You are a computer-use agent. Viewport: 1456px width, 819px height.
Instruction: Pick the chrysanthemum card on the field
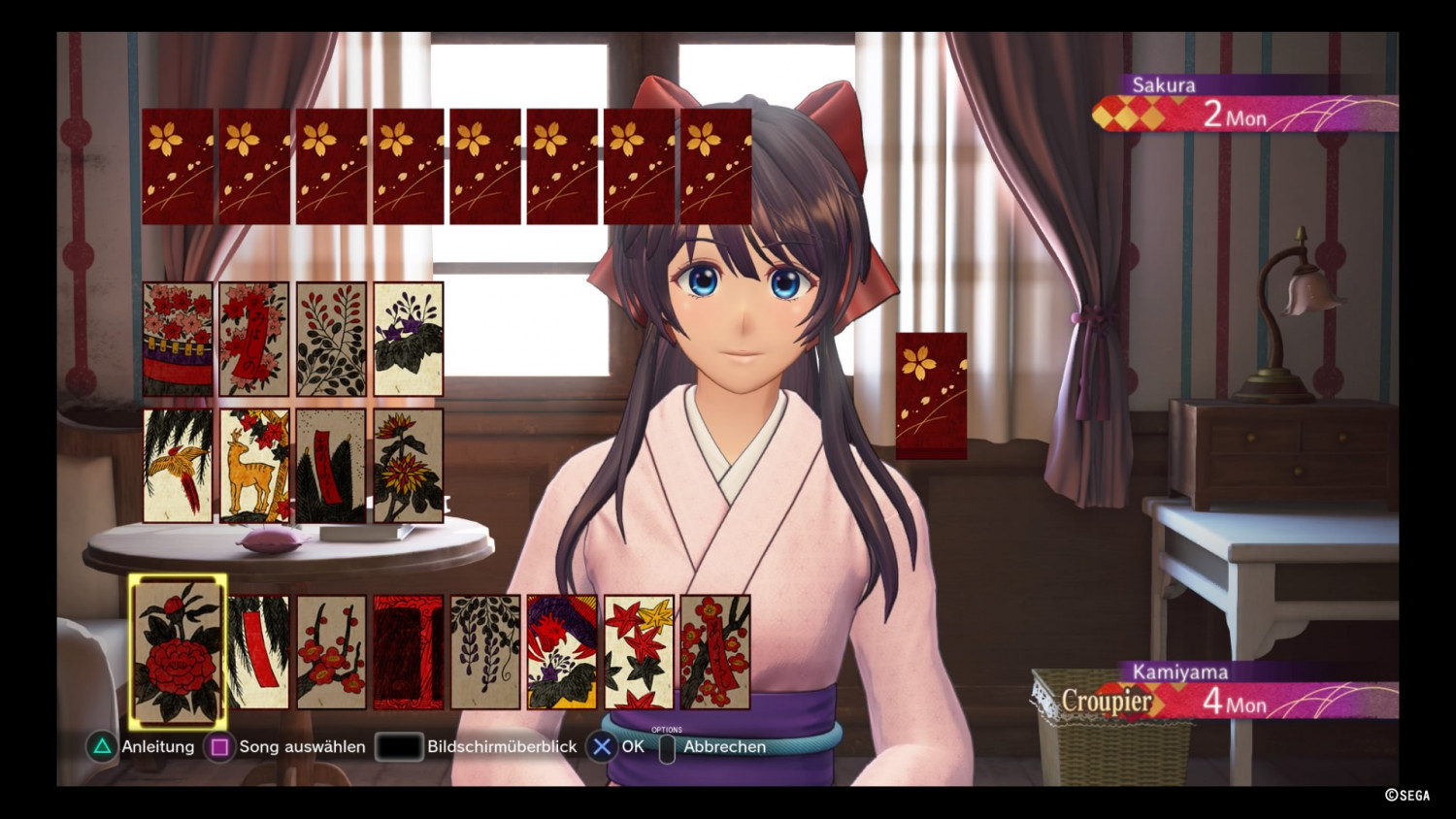point(409,466)
